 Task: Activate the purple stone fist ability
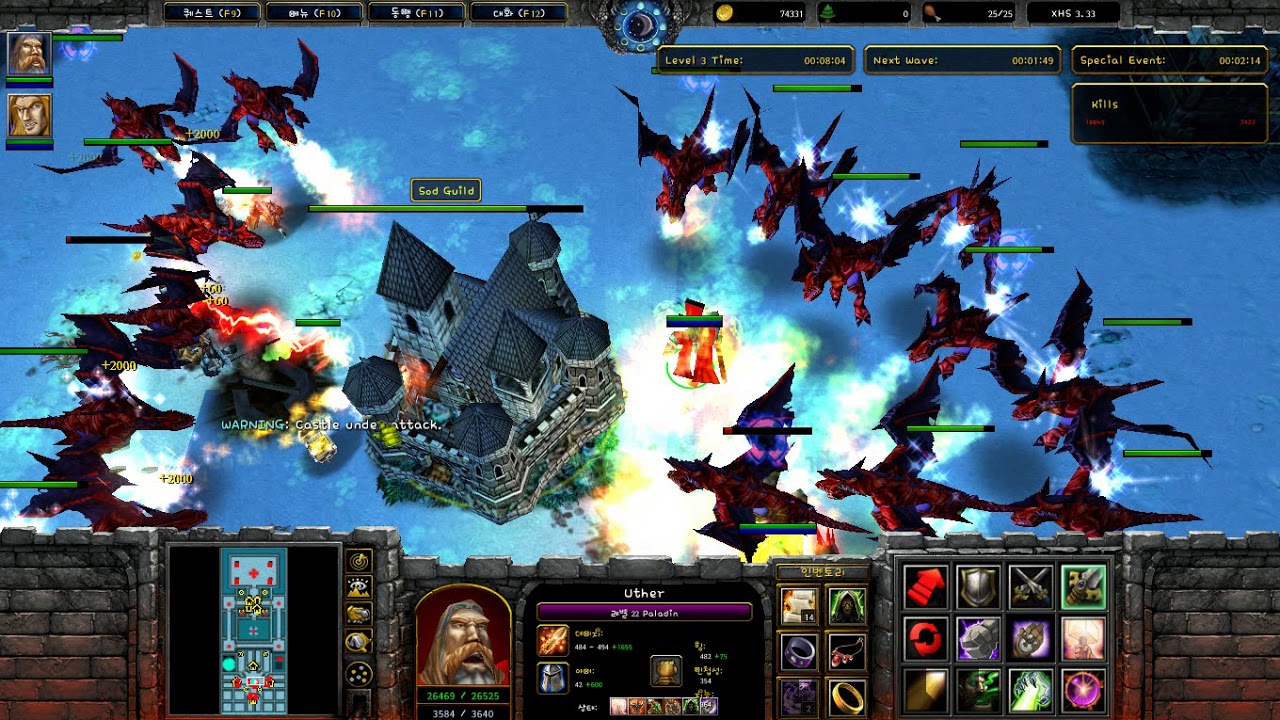978,639
